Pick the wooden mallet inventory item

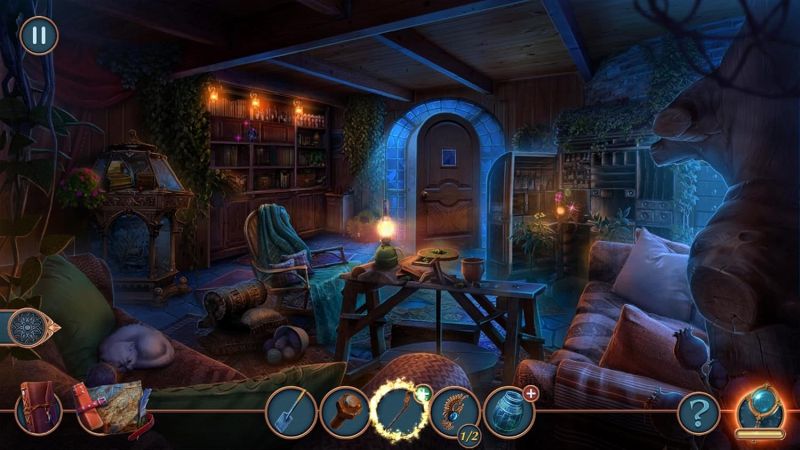(x=344, y=412)
